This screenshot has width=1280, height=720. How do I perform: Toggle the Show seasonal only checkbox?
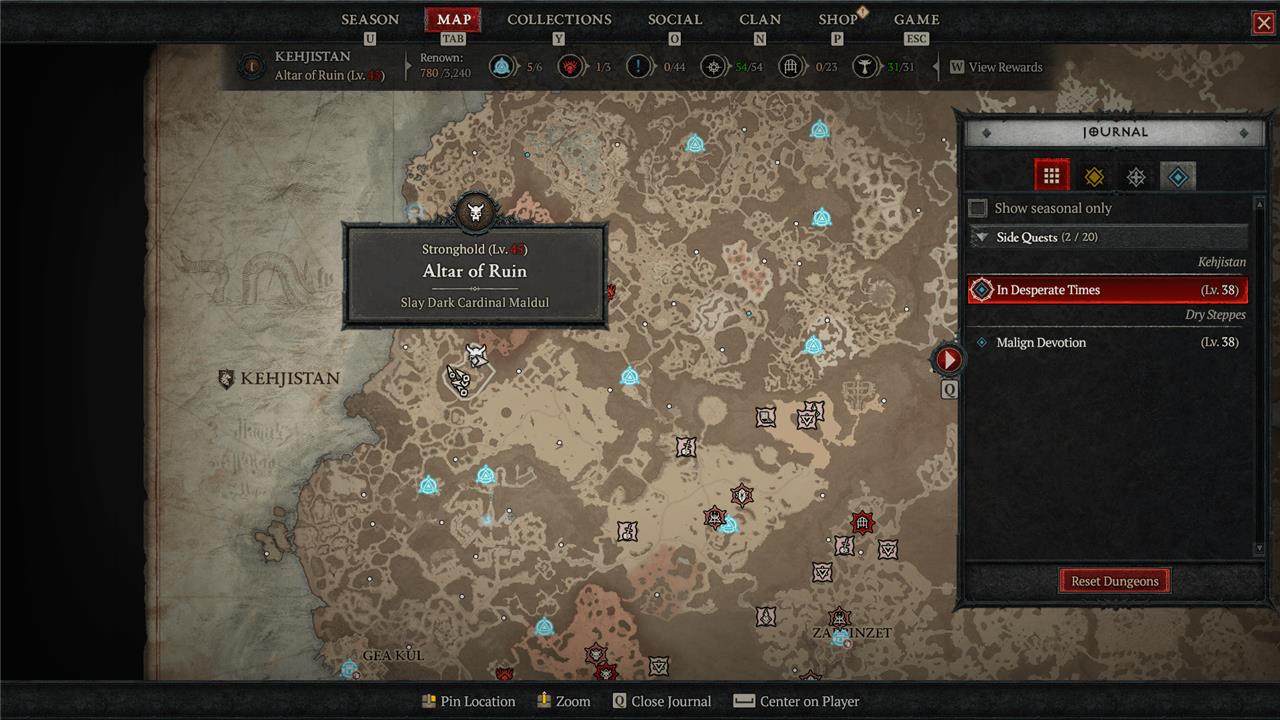tap(979, 208)
